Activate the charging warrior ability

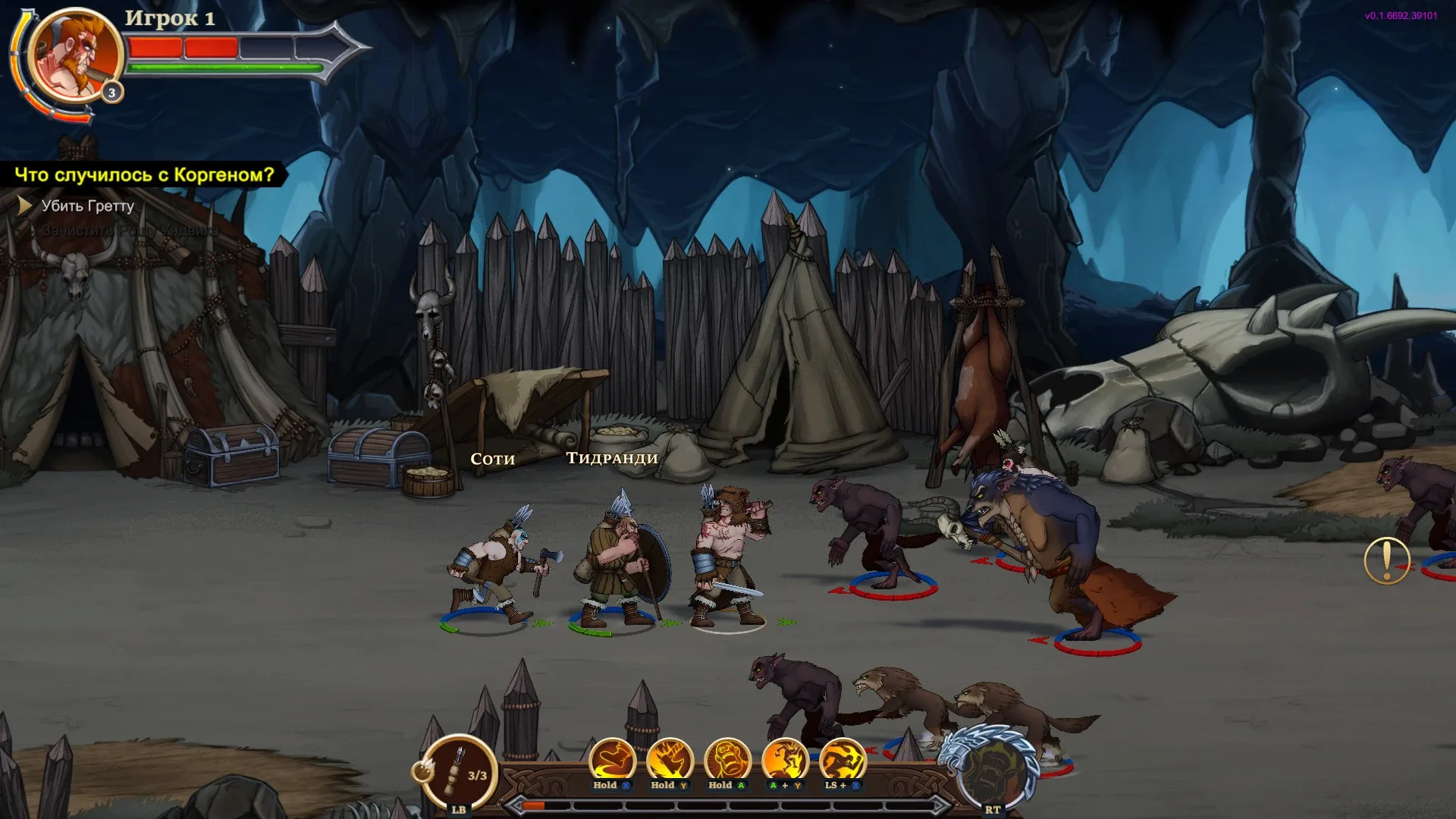(x=843, y=760)
